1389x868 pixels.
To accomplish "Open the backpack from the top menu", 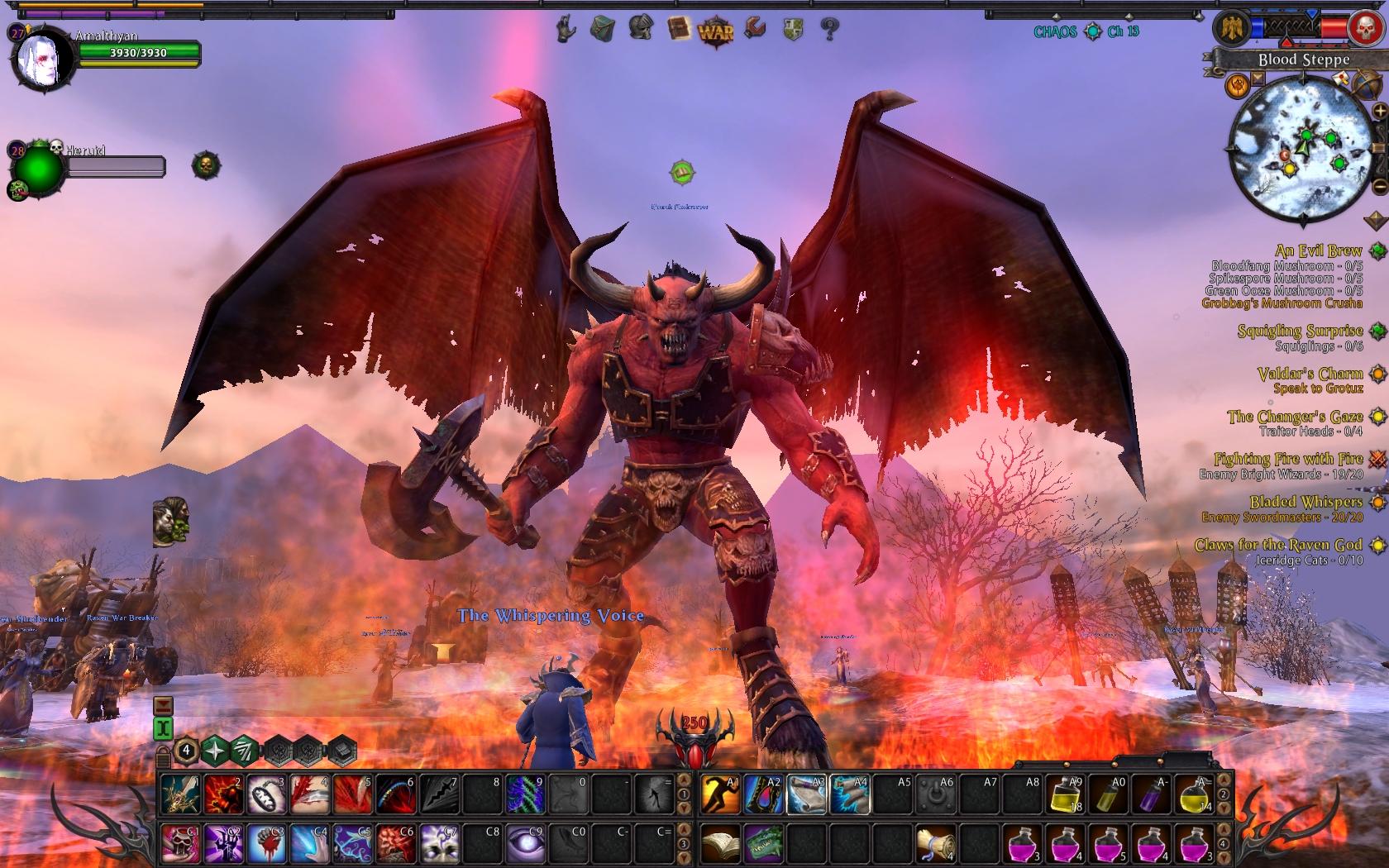I will tap(601, 31).
